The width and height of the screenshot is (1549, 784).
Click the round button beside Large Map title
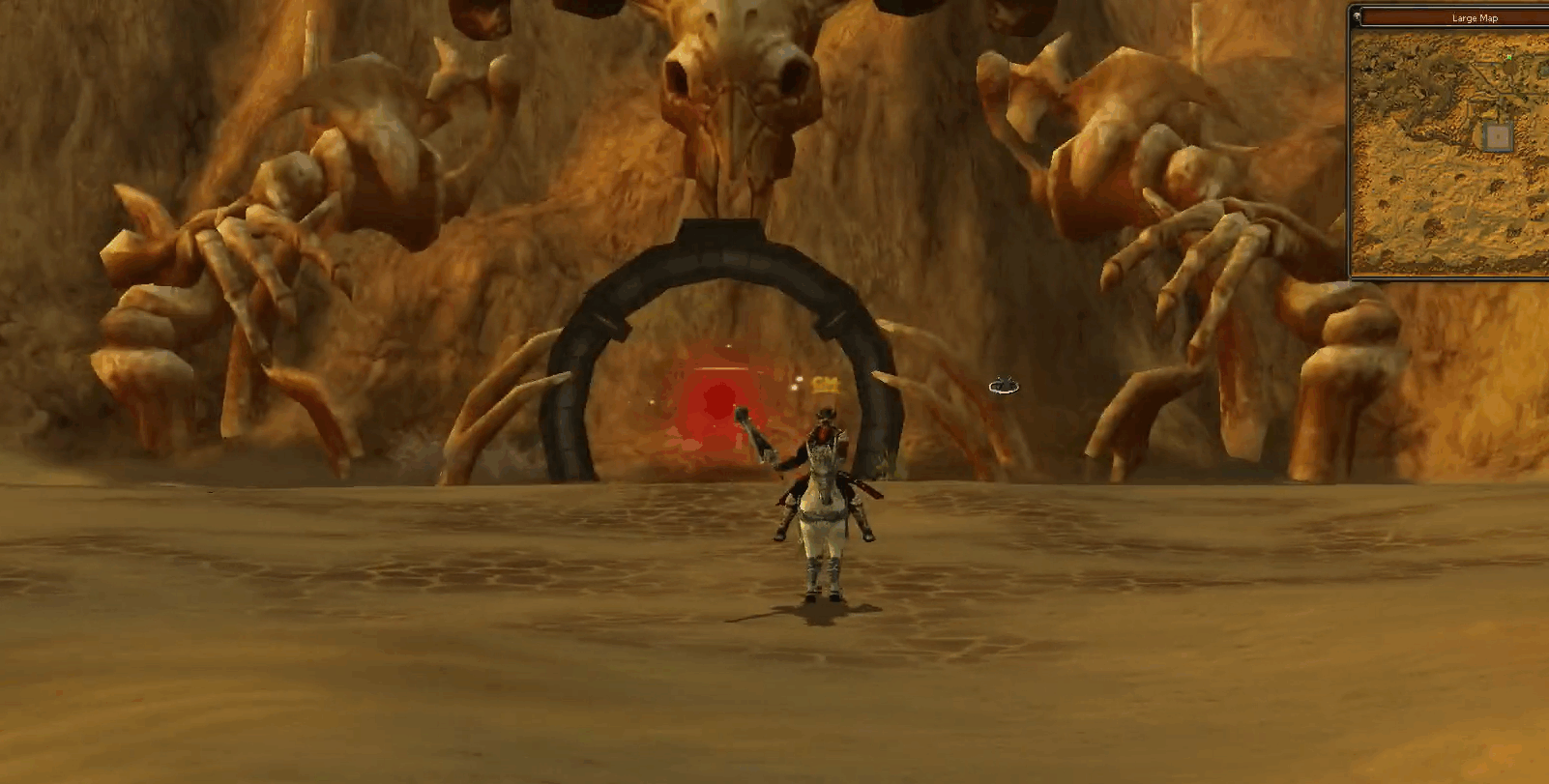1358,16
